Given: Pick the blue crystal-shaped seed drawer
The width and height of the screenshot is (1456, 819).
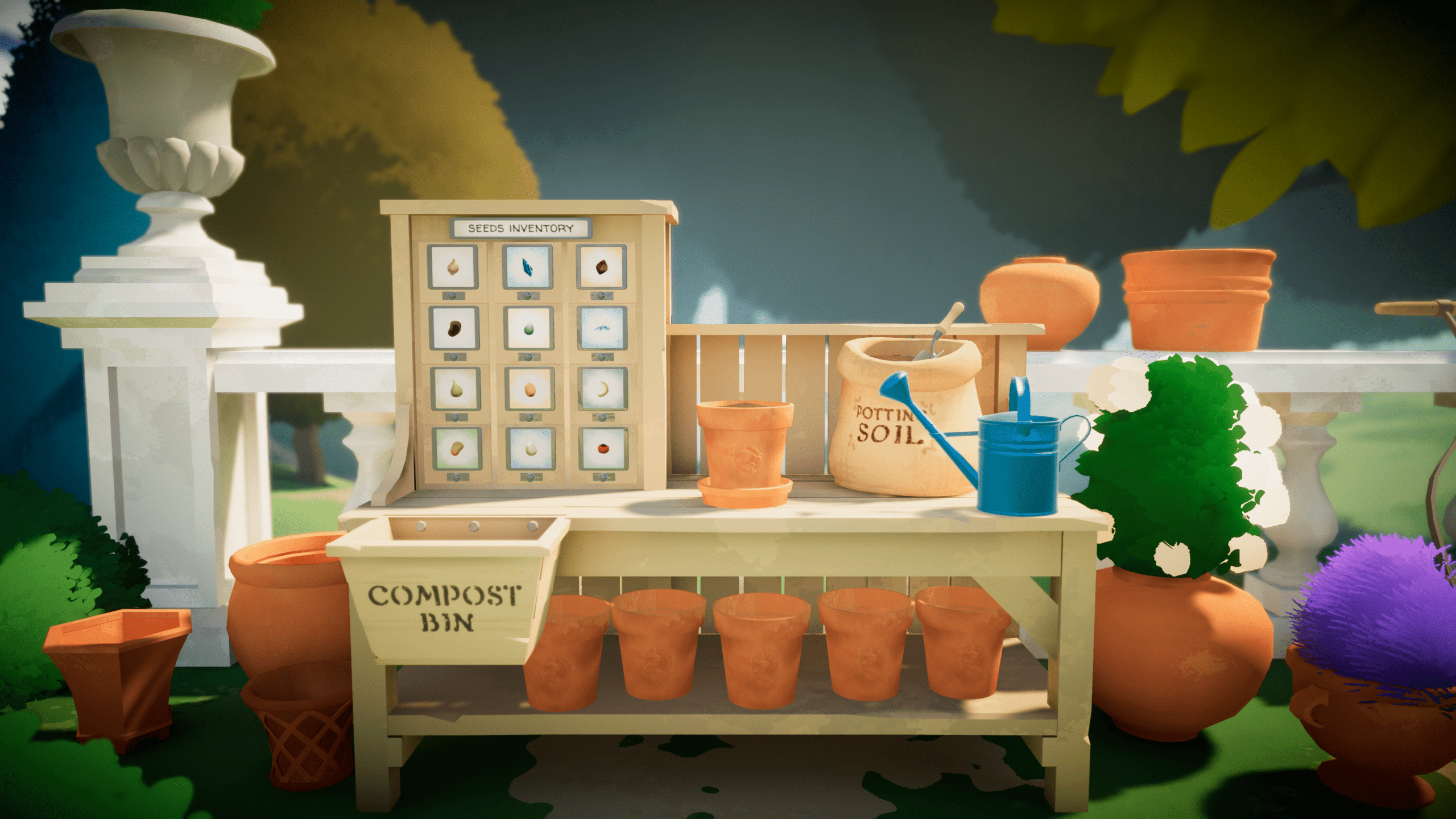Looking at the screenshot, I should pos(527,267).
